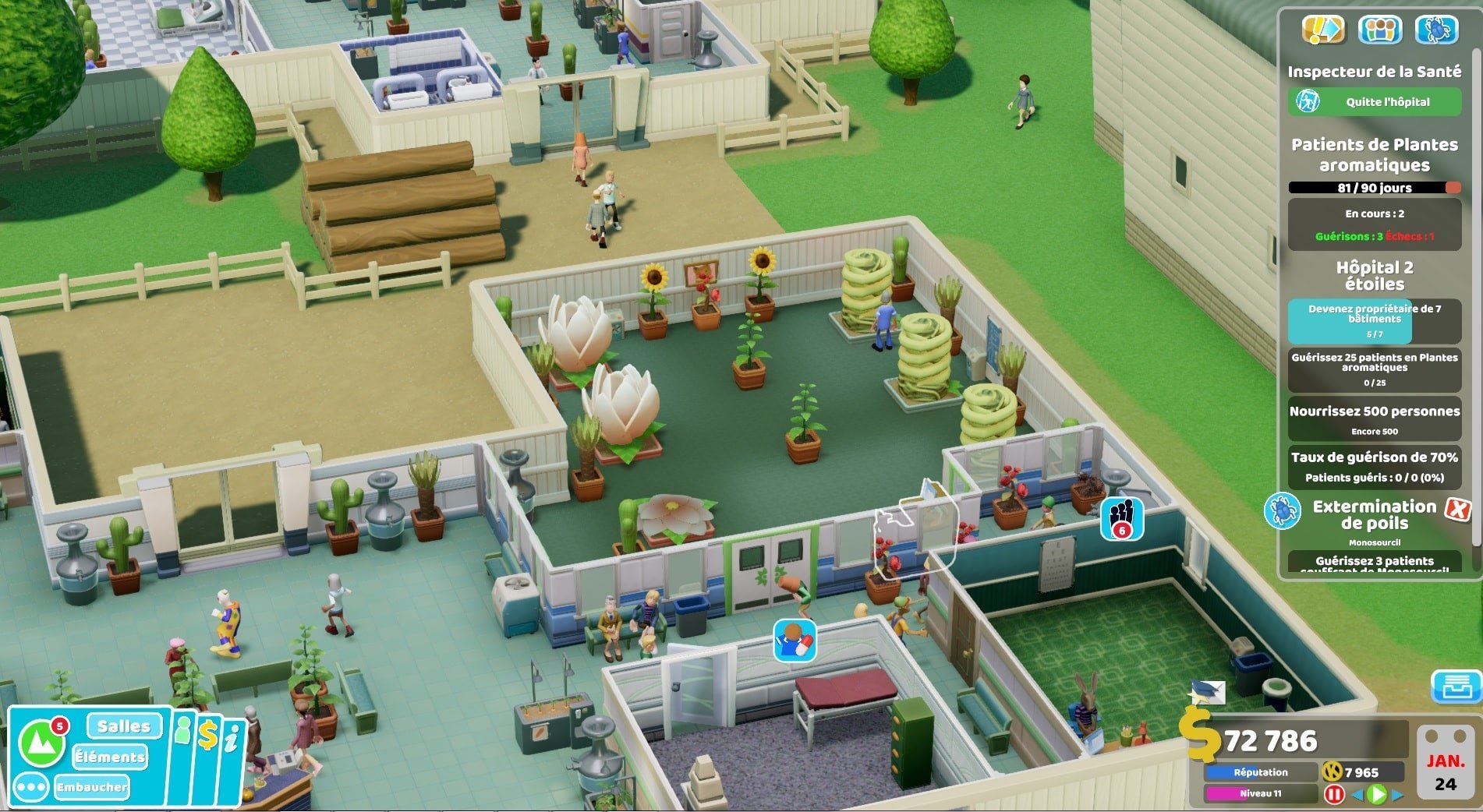Open the three-dots more options button
Image resolution: width=1483 pixels, height=812 pixels.
click(31, 787)
